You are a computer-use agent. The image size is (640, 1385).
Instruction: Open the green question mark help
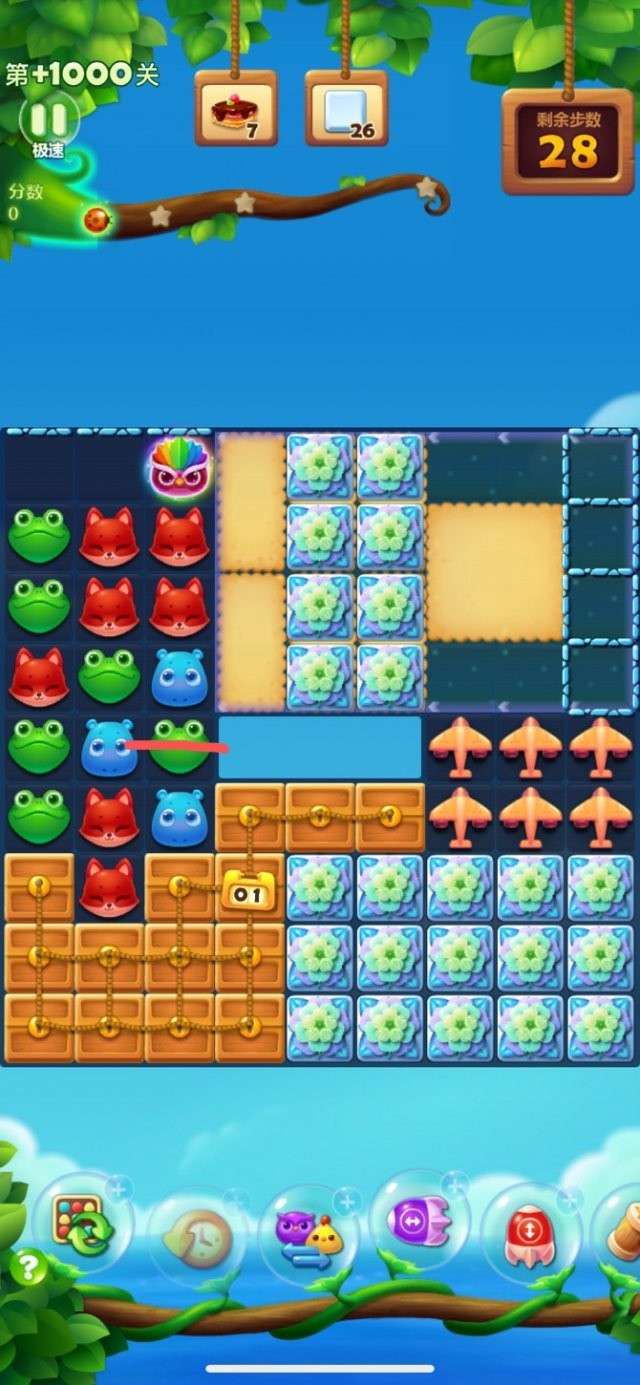click(28, 1269)
